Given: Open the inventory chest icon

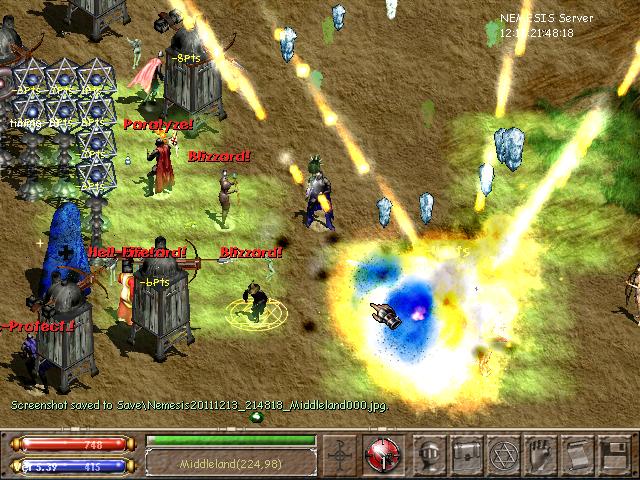Looking at the screenshot, I should [x=467, y=453].
